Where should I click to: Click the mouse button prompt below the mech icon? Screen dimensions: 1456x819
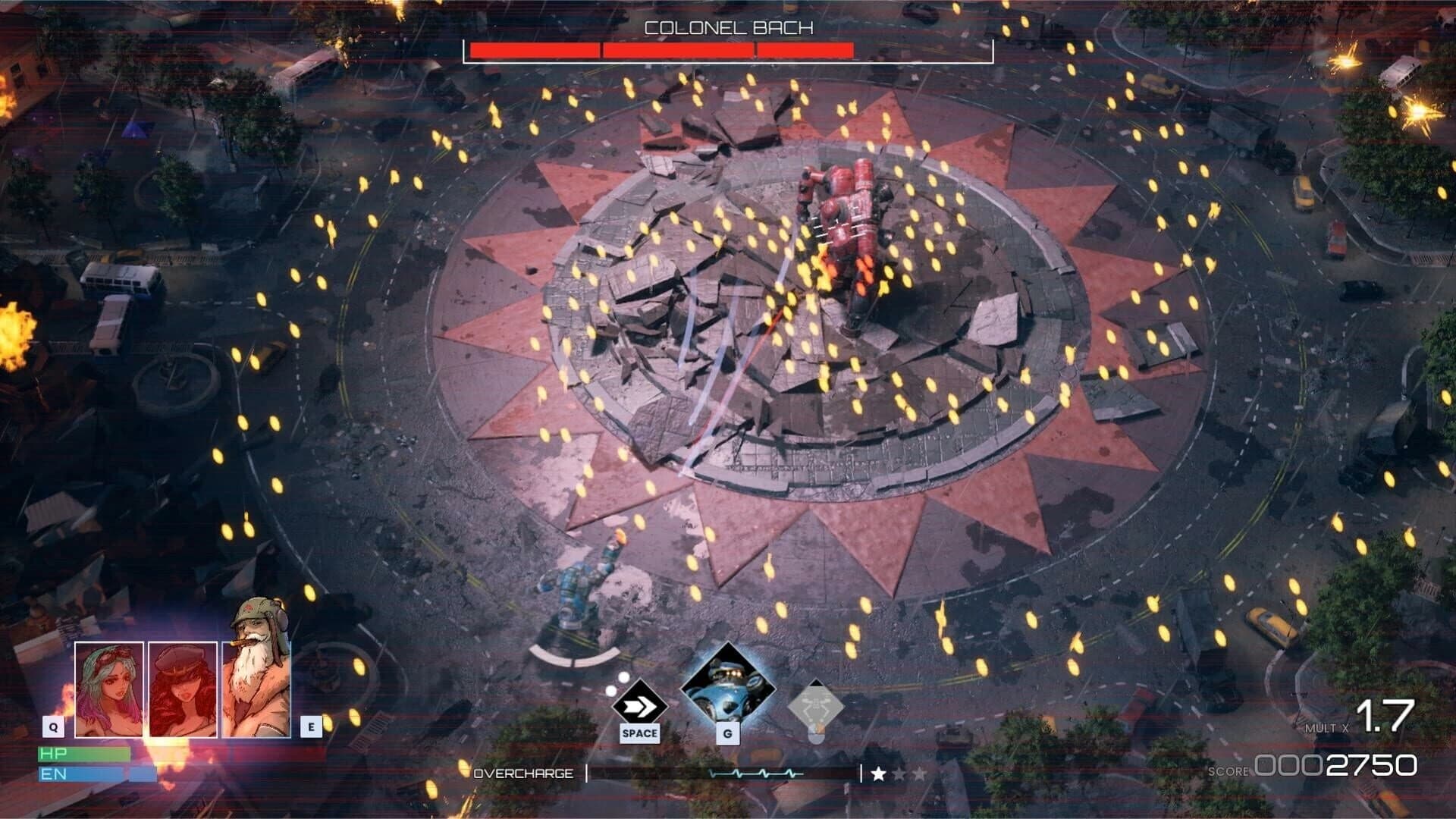[816, 736]
